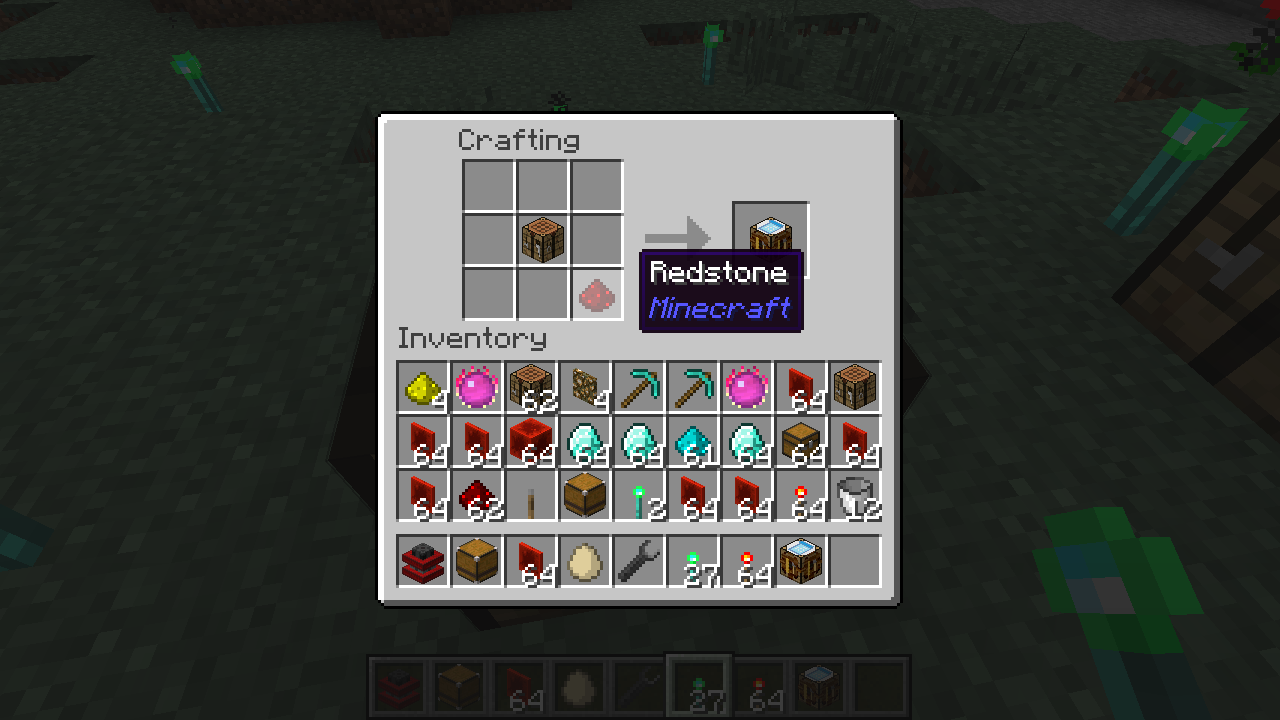1280x720 pixels.
Task: Pick up the crafting table in the crafting grid
Action: pyautogui.click(x=543, y=240)
